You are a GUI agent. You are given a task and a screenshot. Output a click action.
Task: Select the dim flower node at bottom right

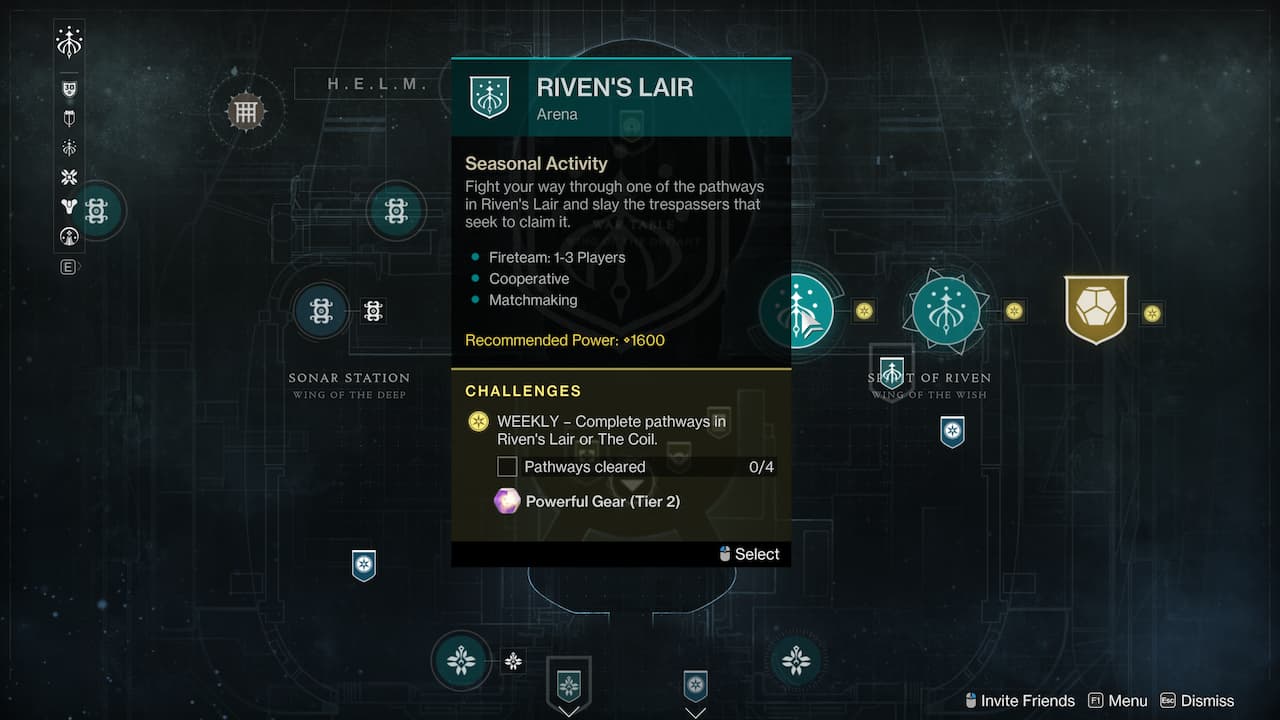(796, 660)
